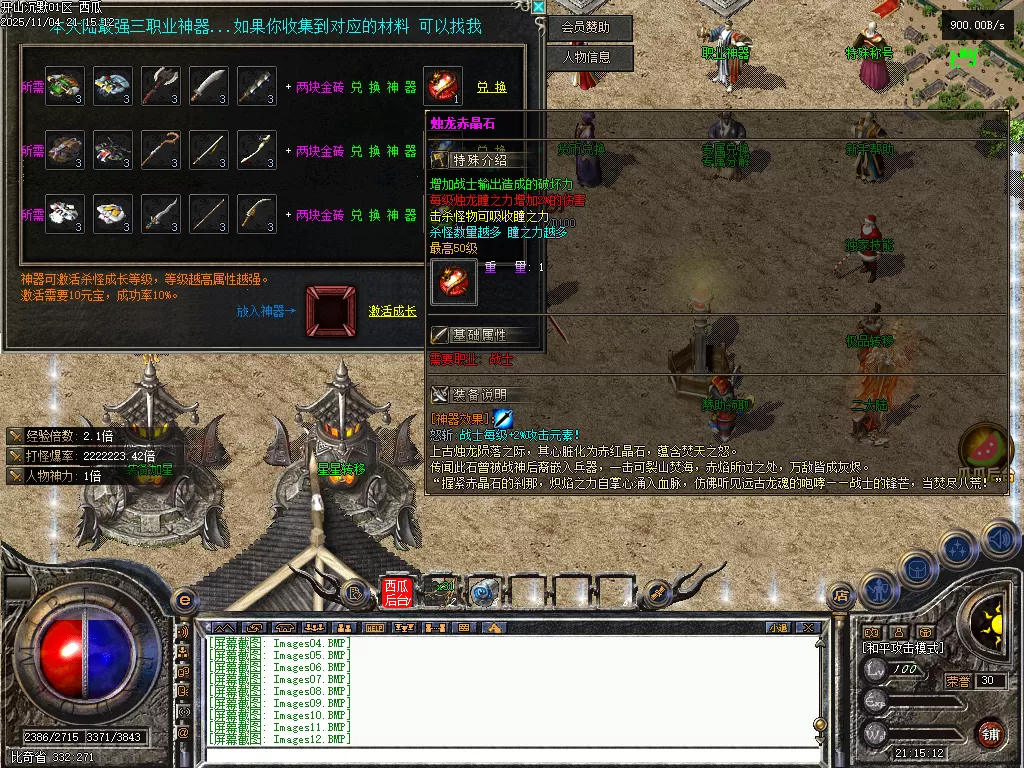Toggle the 和平攻击模式 attack mode

pos(903,648)
